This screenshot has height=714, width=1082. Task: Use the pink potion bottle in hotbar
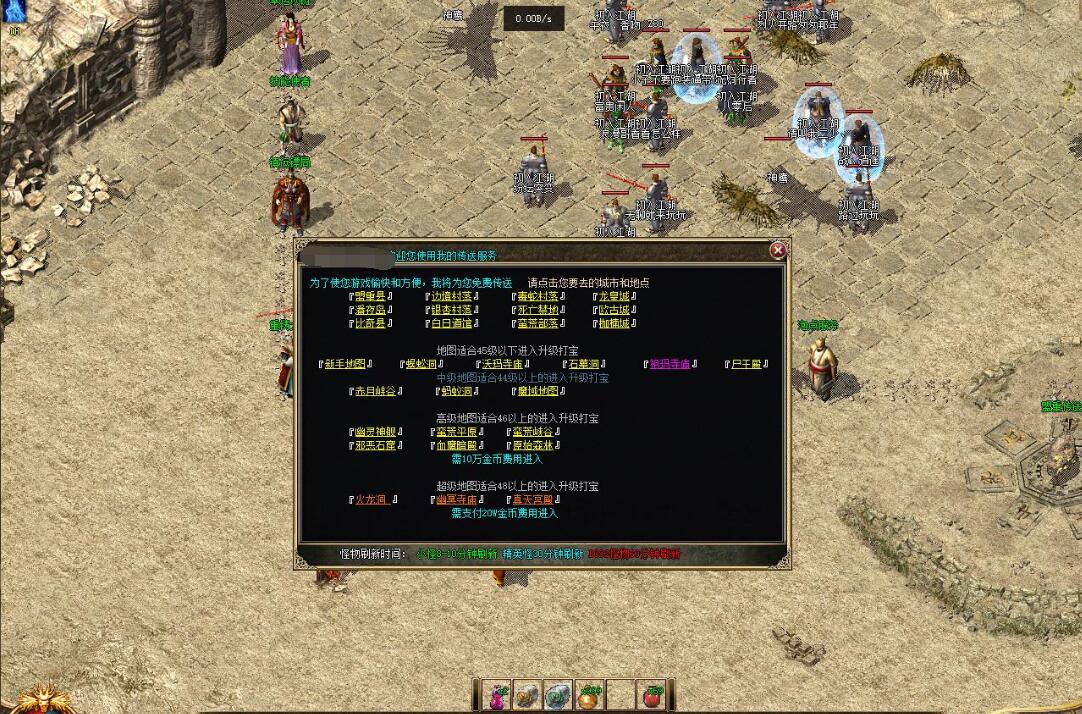tap(497, 695)
